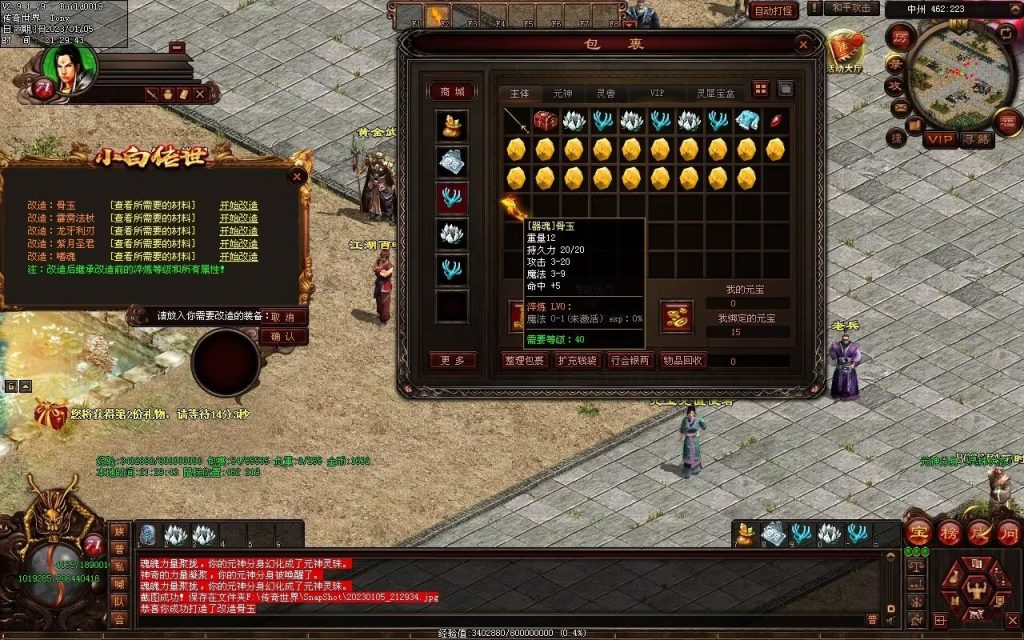Cancel the equipment placement prompt with 取消

coord(283,316)
